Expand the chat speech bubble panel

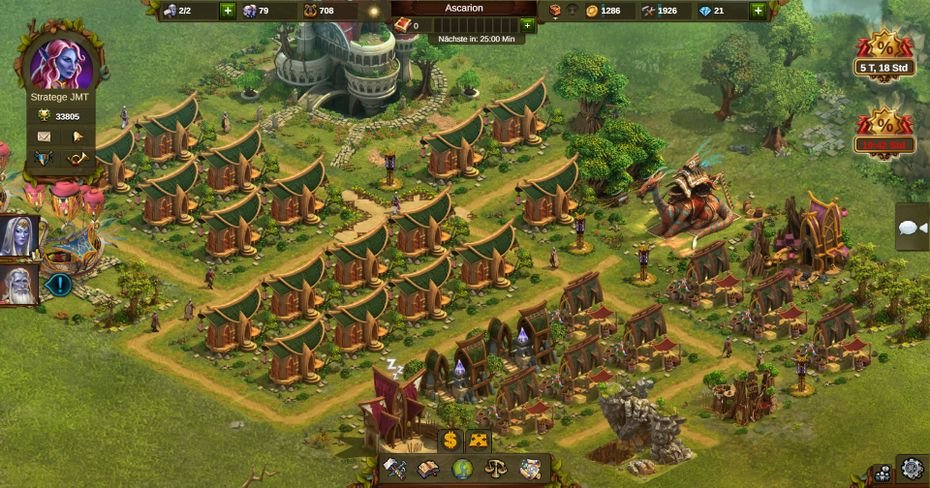coord(911,228)
